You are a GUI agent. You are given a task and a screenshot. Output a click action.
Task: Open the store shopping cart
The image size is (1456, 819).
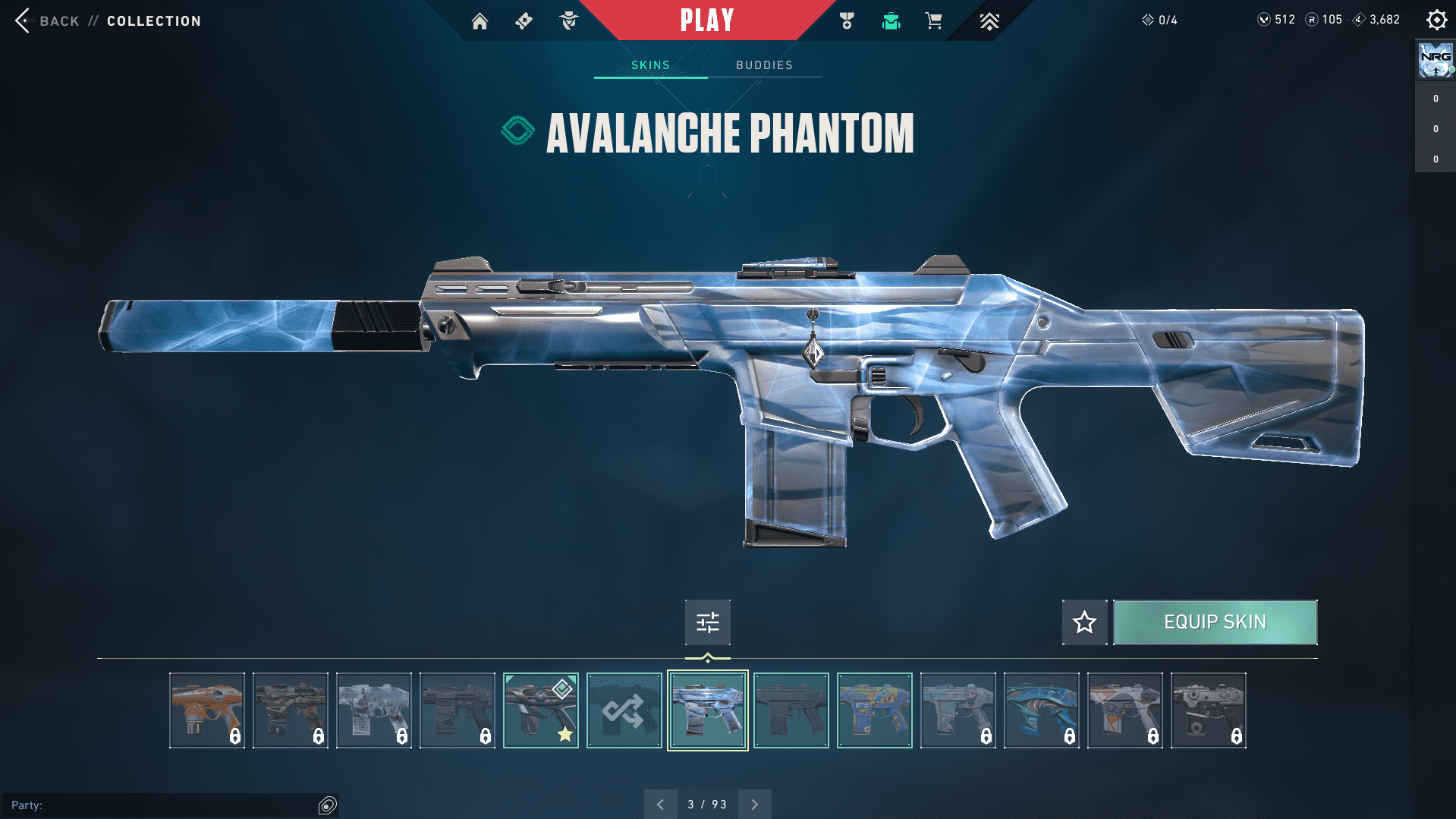tap(933, 21)
